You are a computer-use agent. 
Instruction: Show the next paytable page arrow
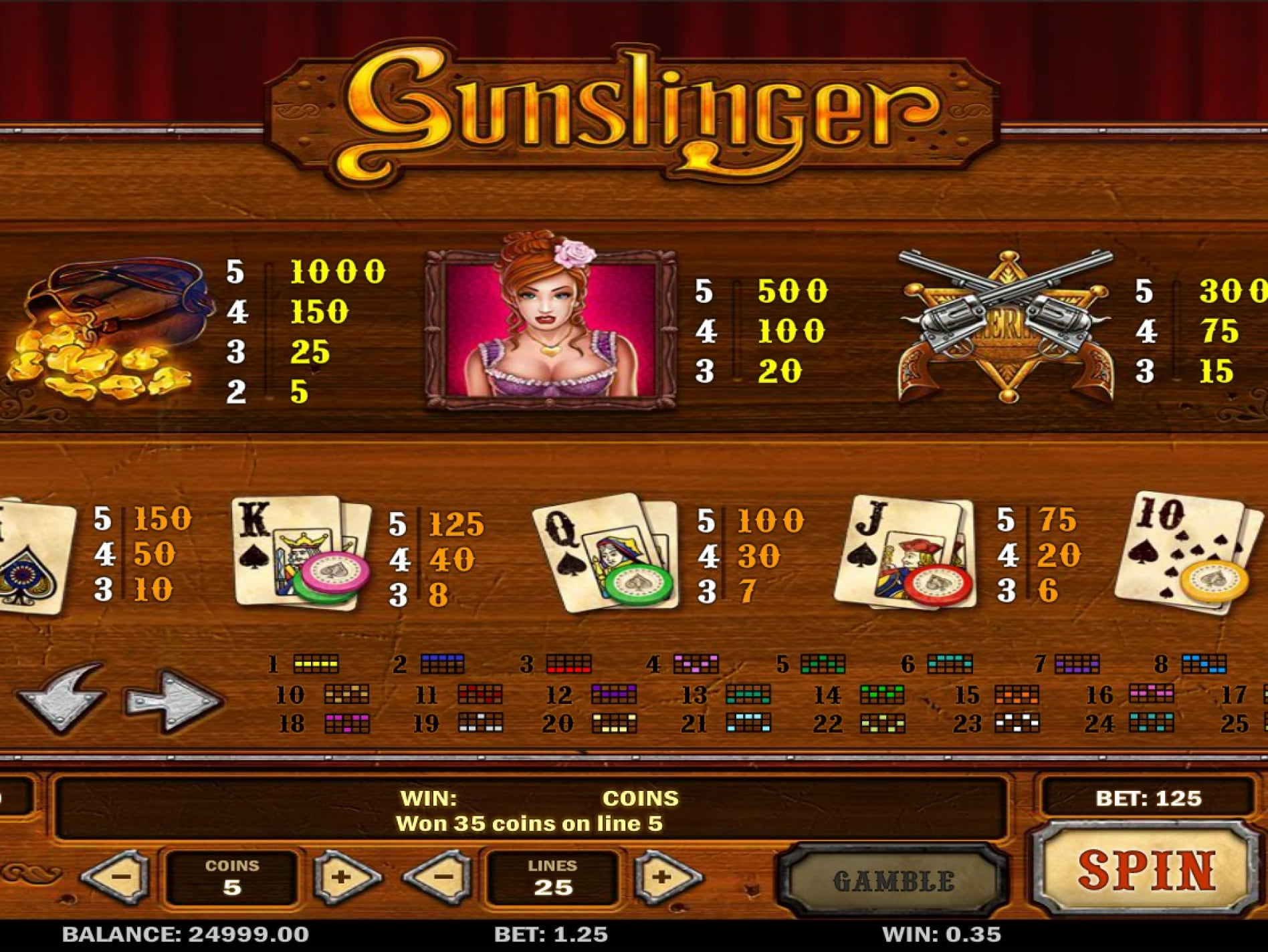coord(173,700)
